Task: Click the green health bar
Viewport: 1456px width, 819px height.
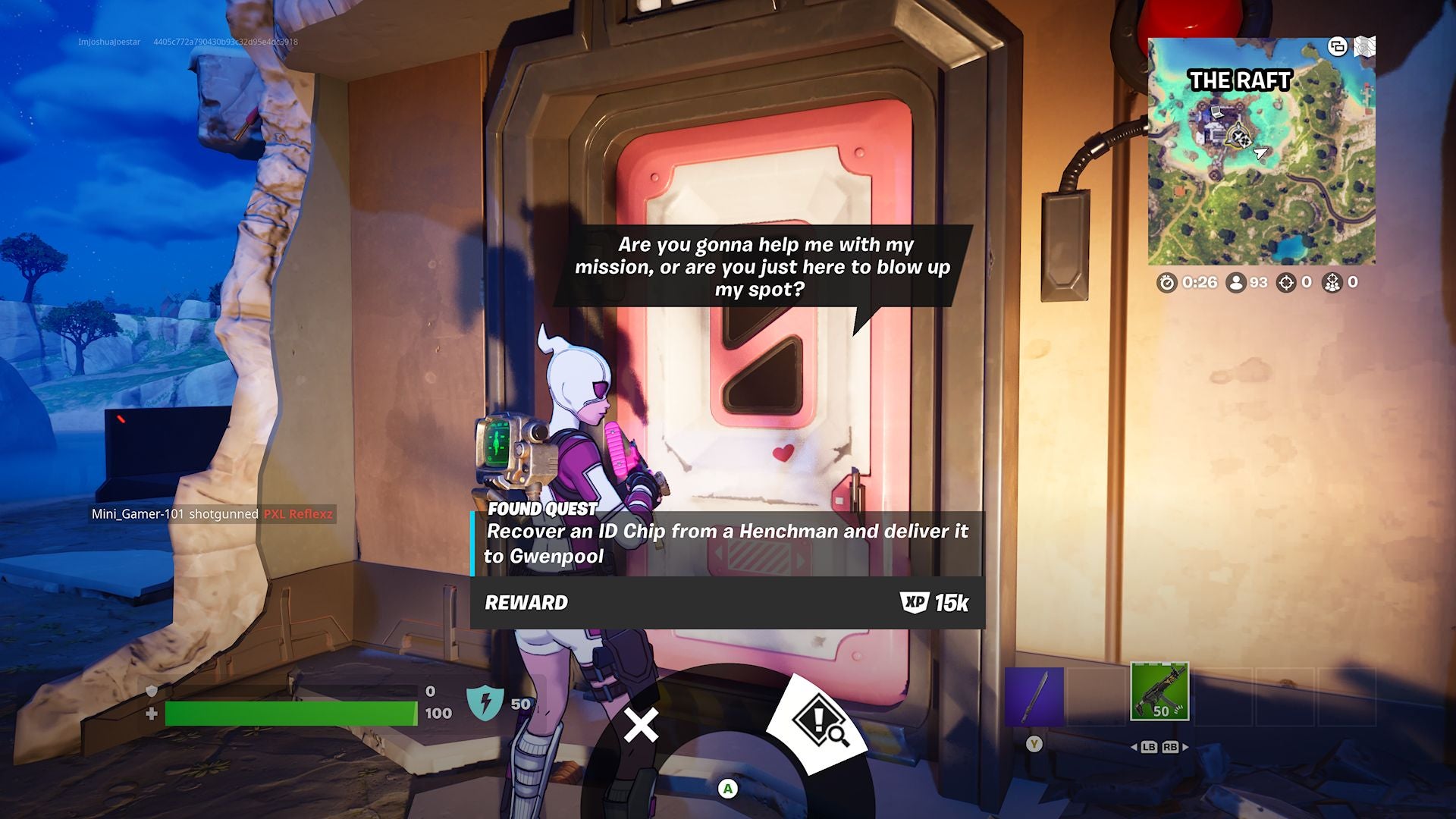Action: (288, 711)
